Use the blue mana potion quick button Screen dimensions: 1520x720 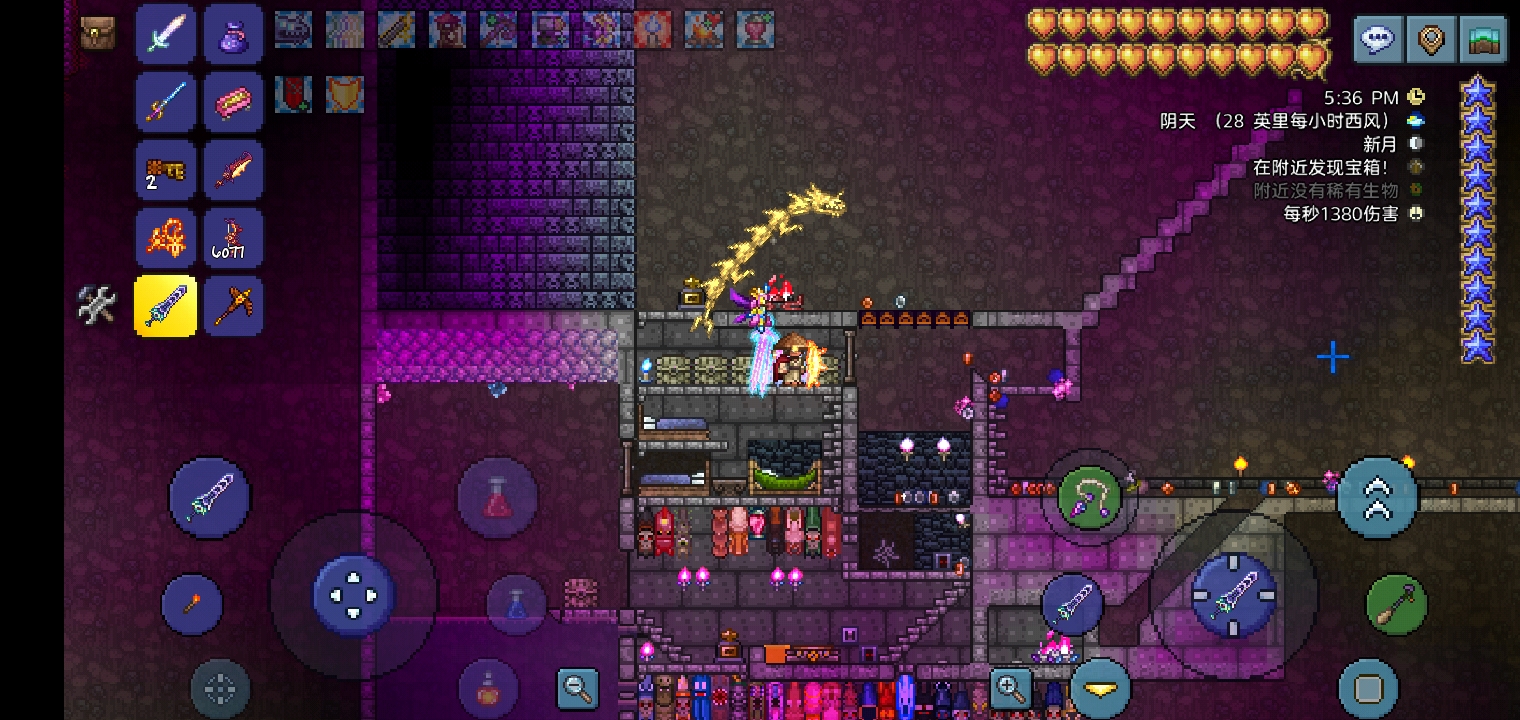(516, 605)
